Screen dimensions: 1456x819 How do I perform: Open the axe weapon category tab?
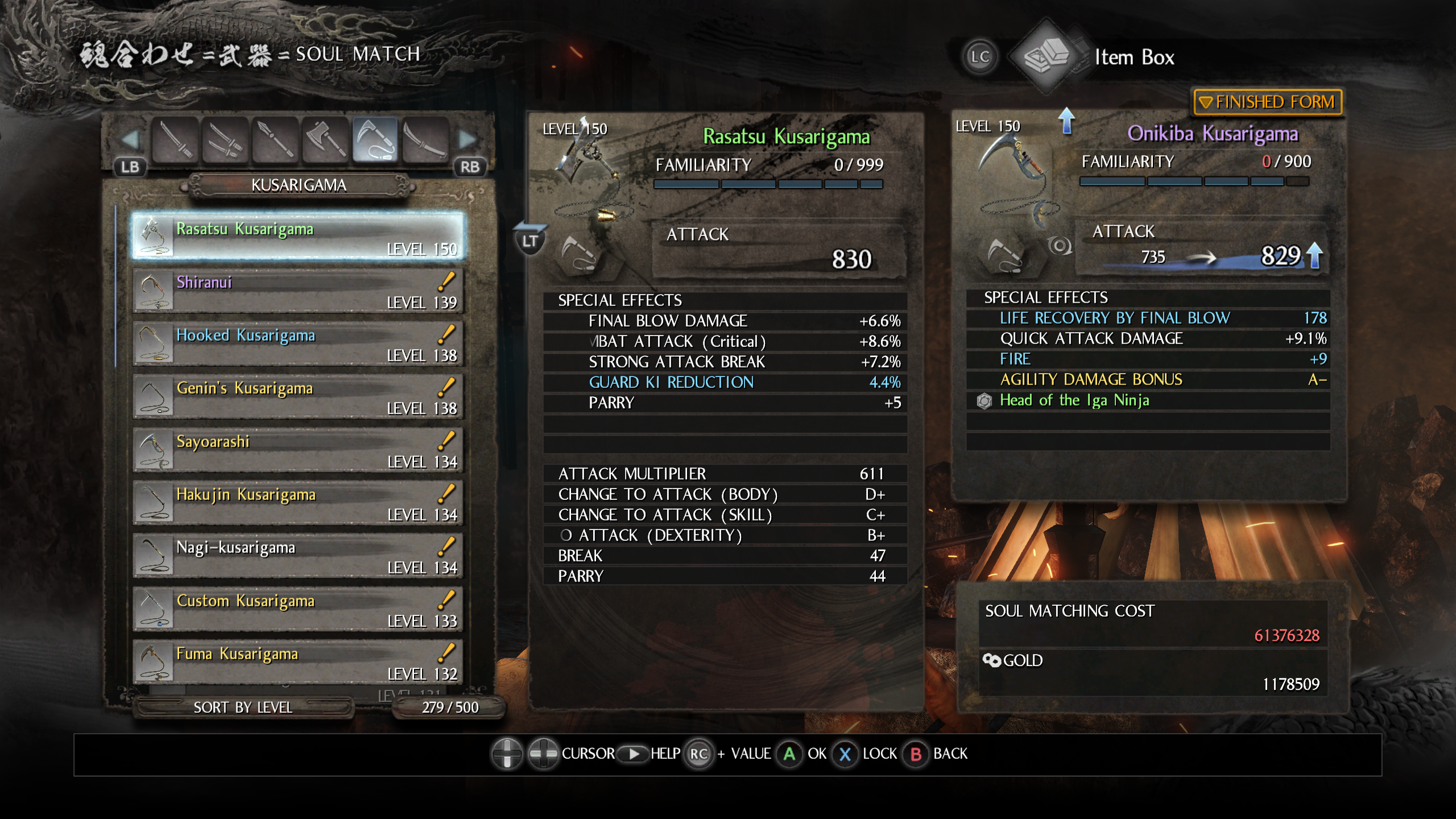click(325, 139)
